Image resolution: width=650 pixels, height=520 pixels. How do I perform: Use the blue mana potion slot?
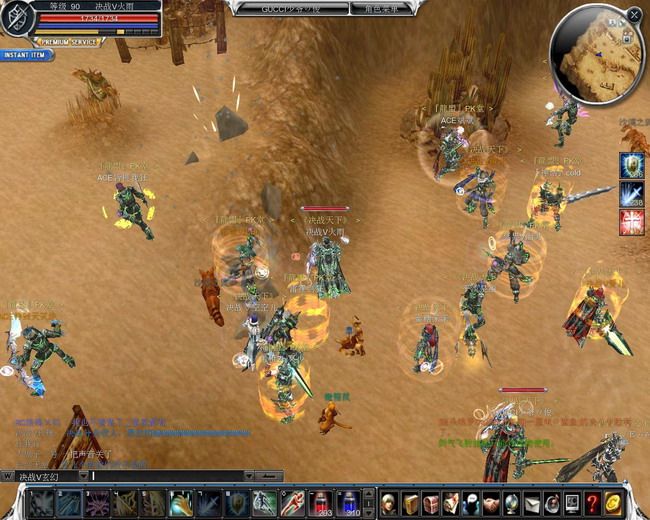pos(348,502)
